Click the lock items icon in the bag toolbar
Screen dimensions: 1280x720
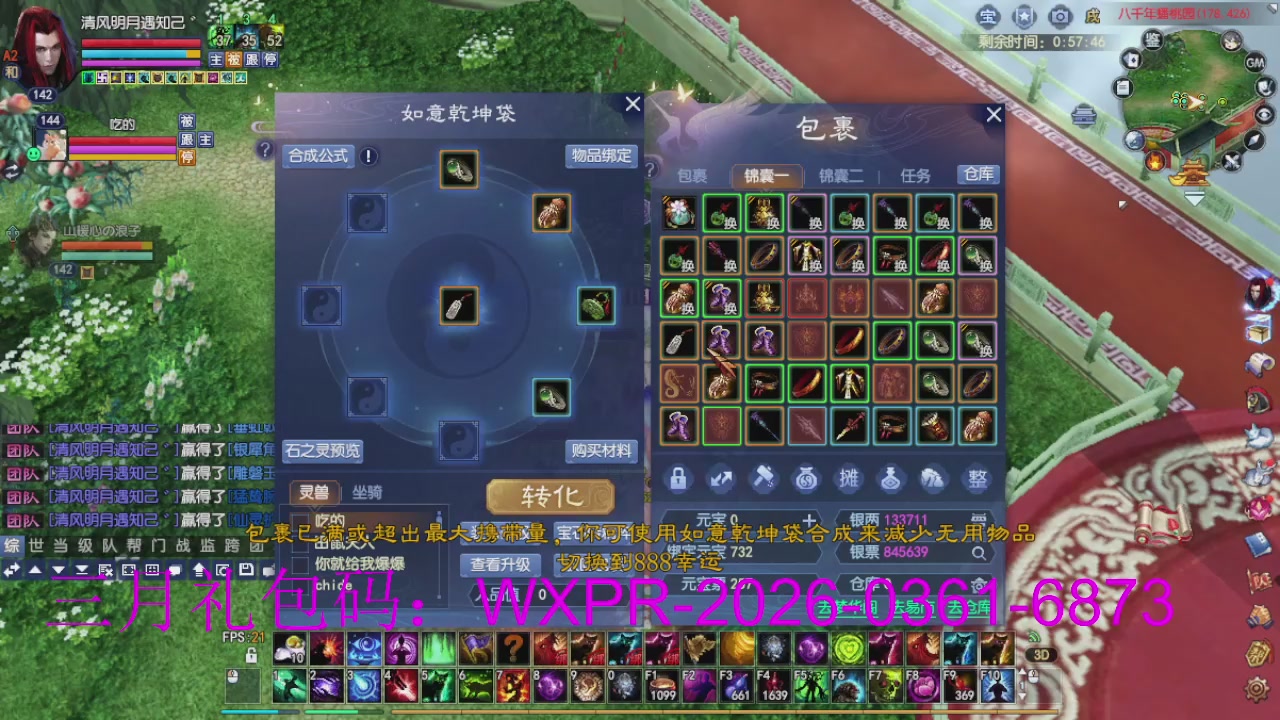click(678, 479)
